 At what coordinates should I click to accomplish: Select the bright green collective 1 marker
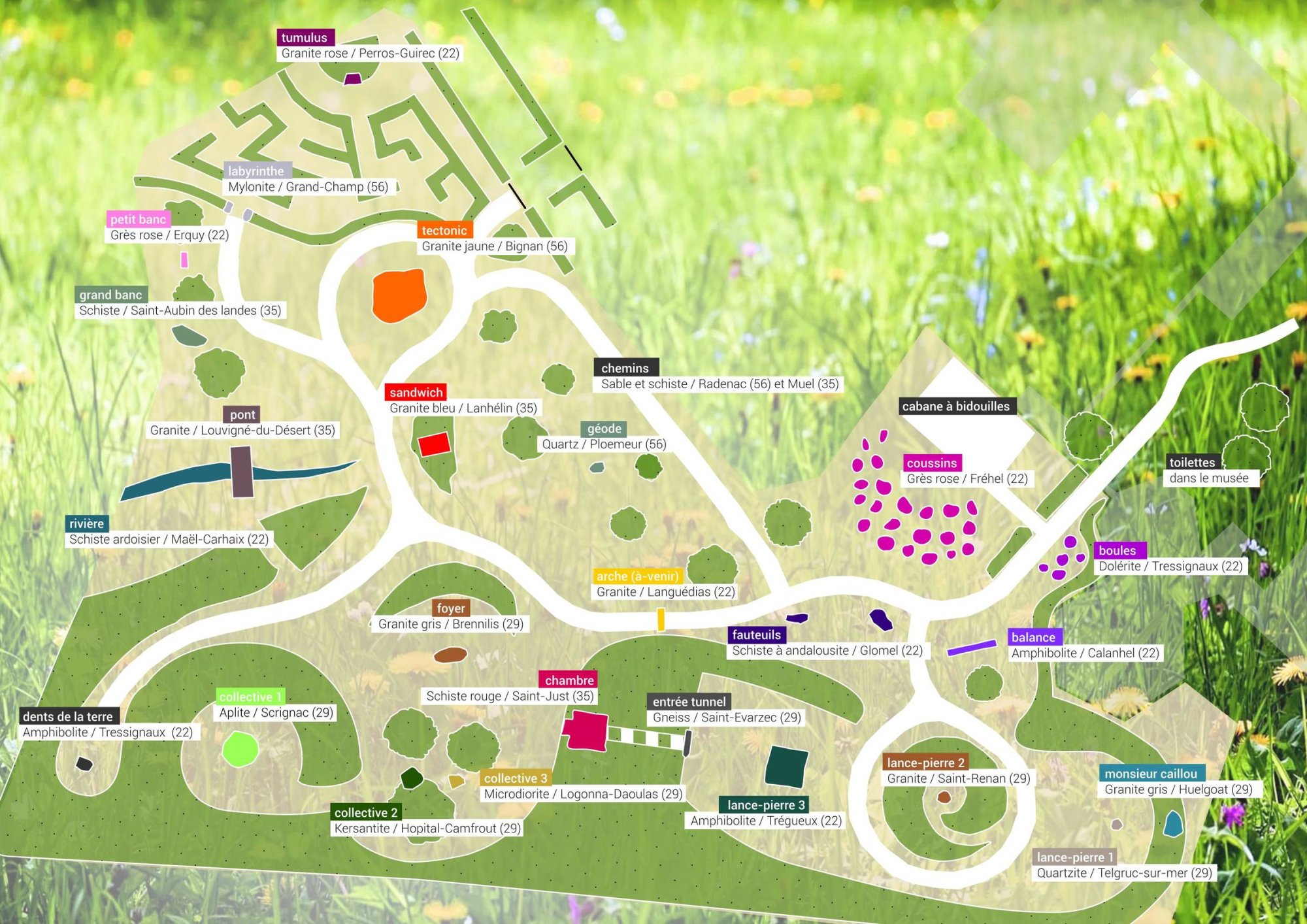point(240,749)
